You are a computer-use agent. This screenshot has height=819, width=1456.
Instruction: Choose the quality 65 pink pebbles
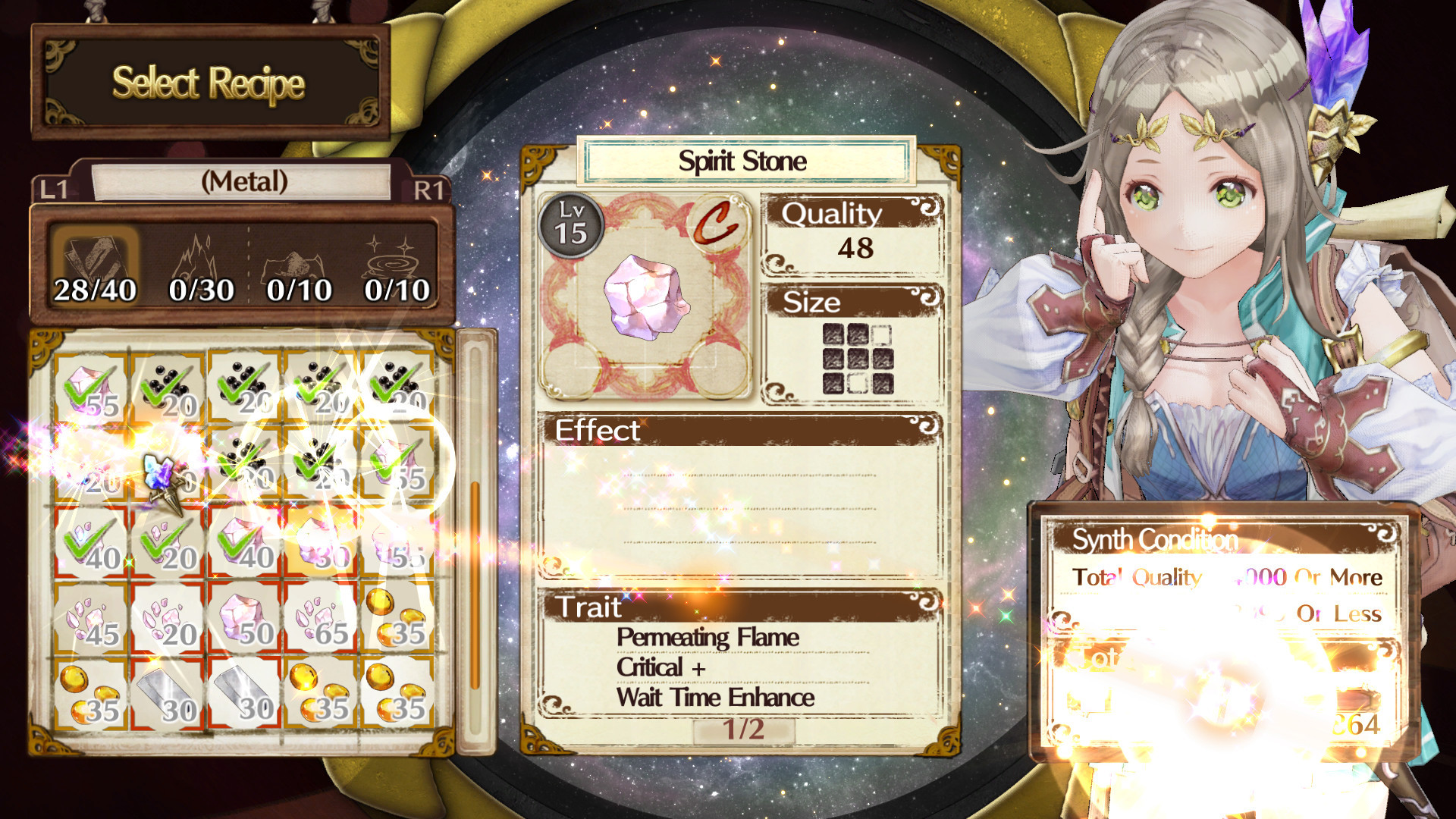pos(321,618)
